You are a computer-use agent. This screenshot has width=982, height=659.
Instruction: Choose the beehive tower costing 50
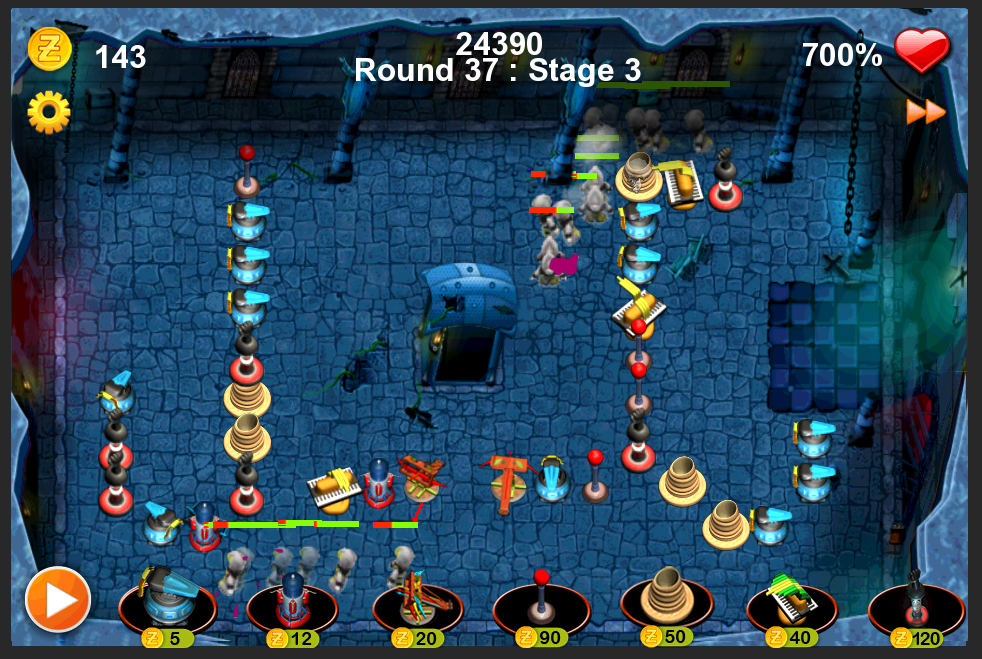point(666,598)
